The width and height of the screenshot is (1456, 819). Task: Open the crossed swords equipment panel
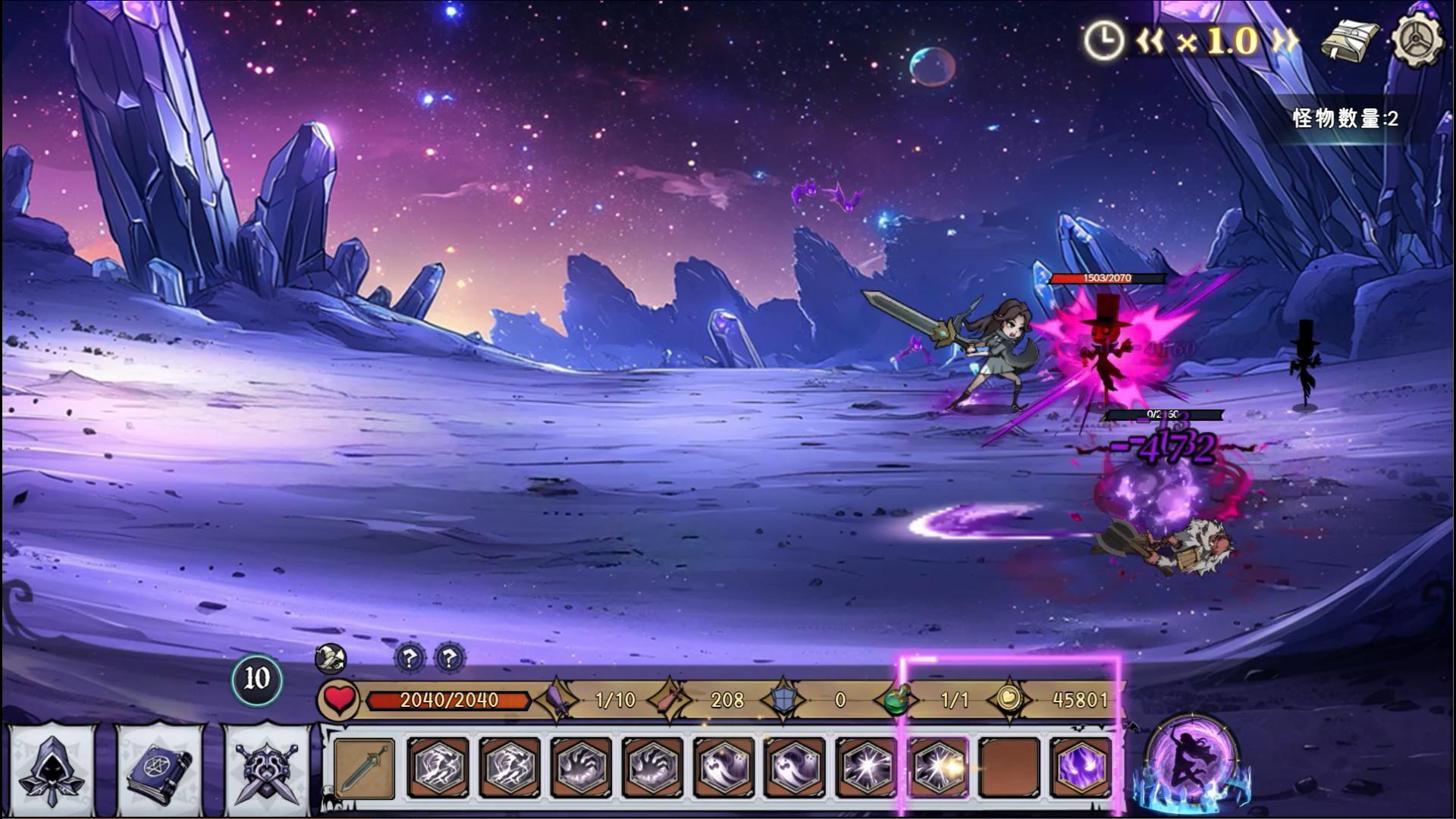pos(266,767)
